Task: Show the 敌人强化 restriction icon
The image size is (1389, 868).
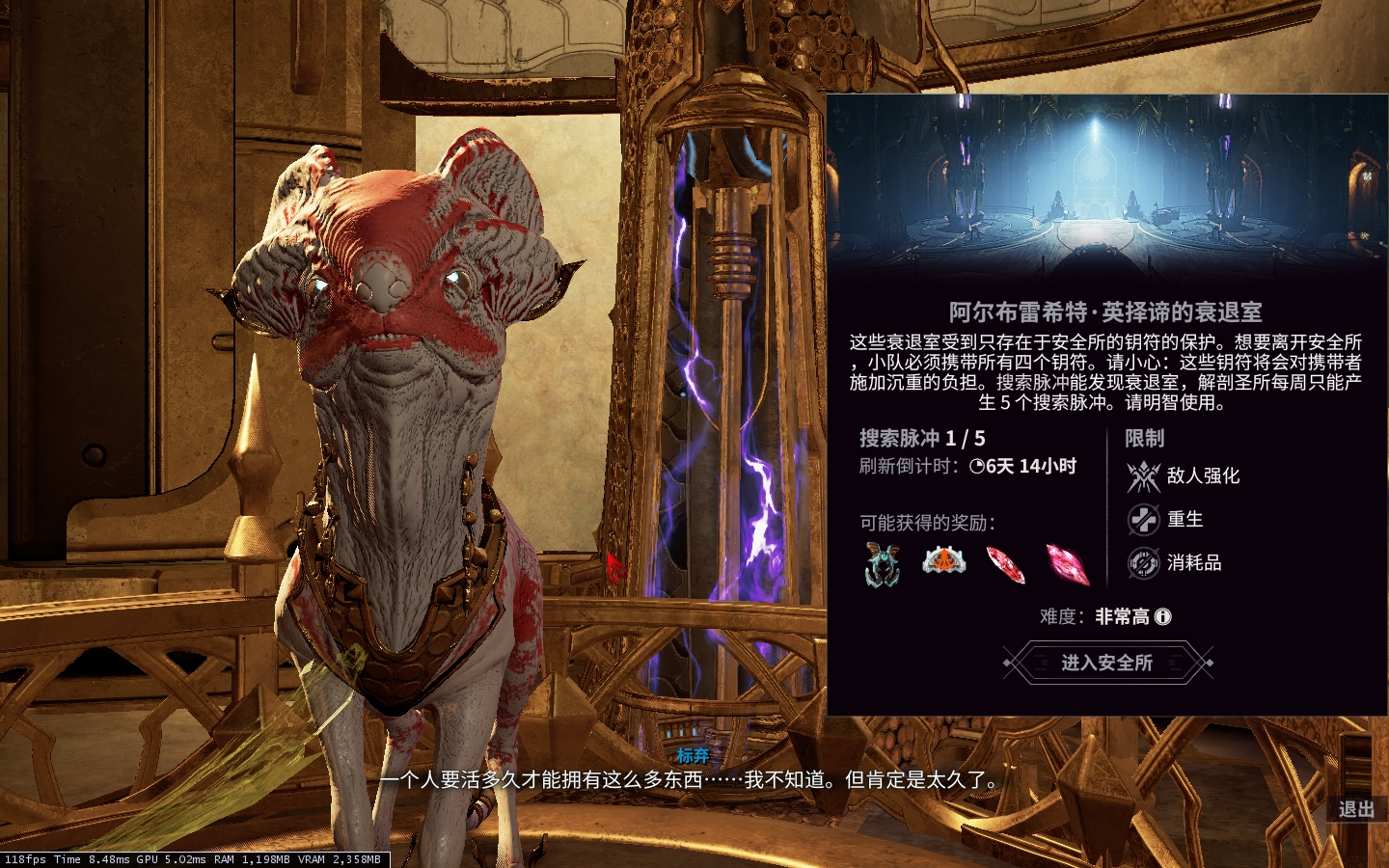Action: 1144,475
